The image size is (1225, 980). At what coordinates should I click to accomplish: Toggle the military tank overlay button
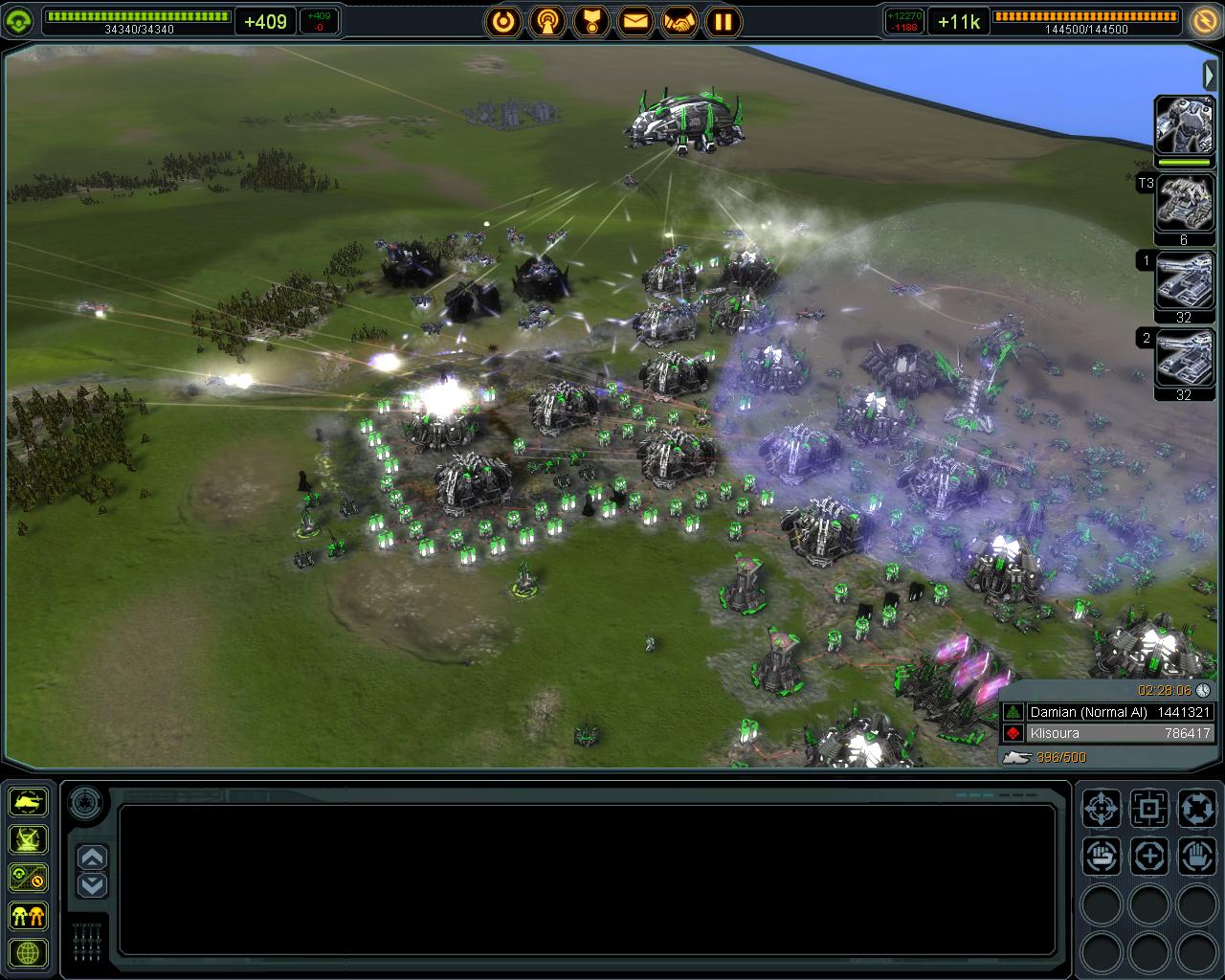pyautogui.click(x=29, y=802)
